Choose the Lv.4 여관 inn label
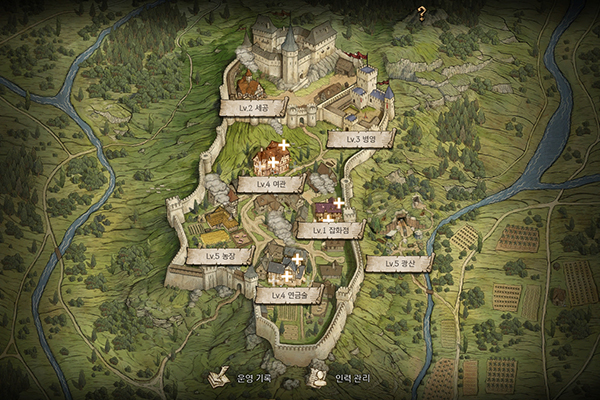Image resolution: width=600 pixels, height=400 pixels. pos(271,184)
